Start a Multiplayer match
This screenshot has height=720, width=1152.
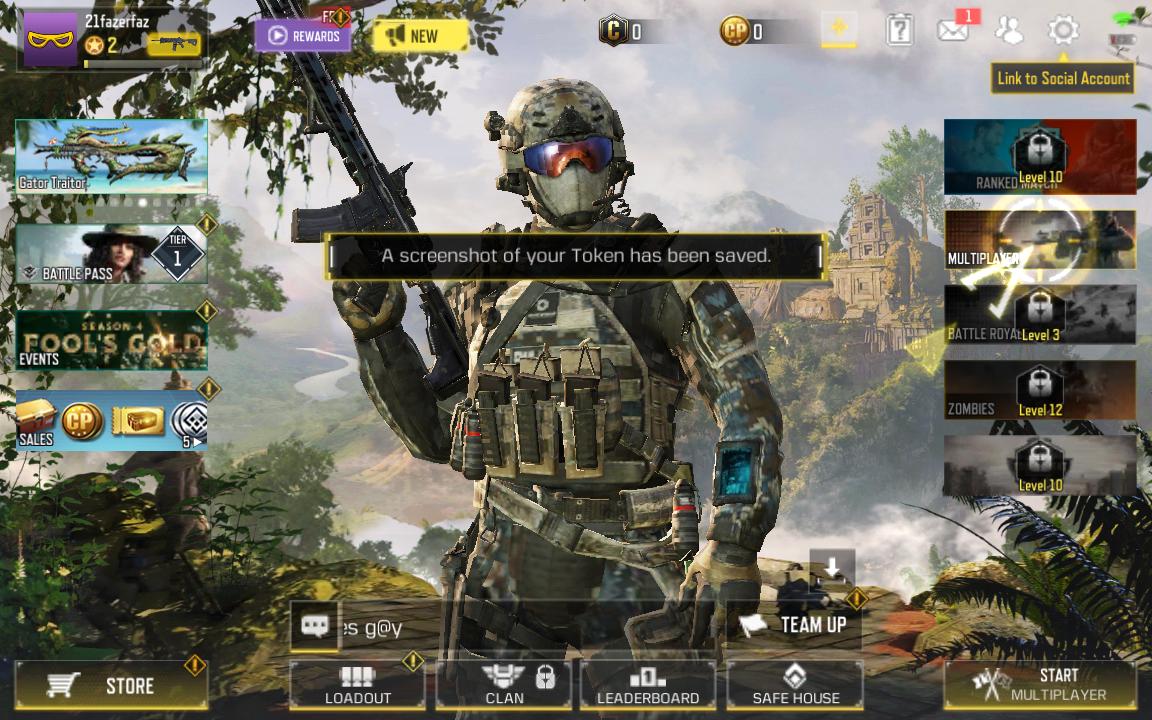(x=1040, y=685)
